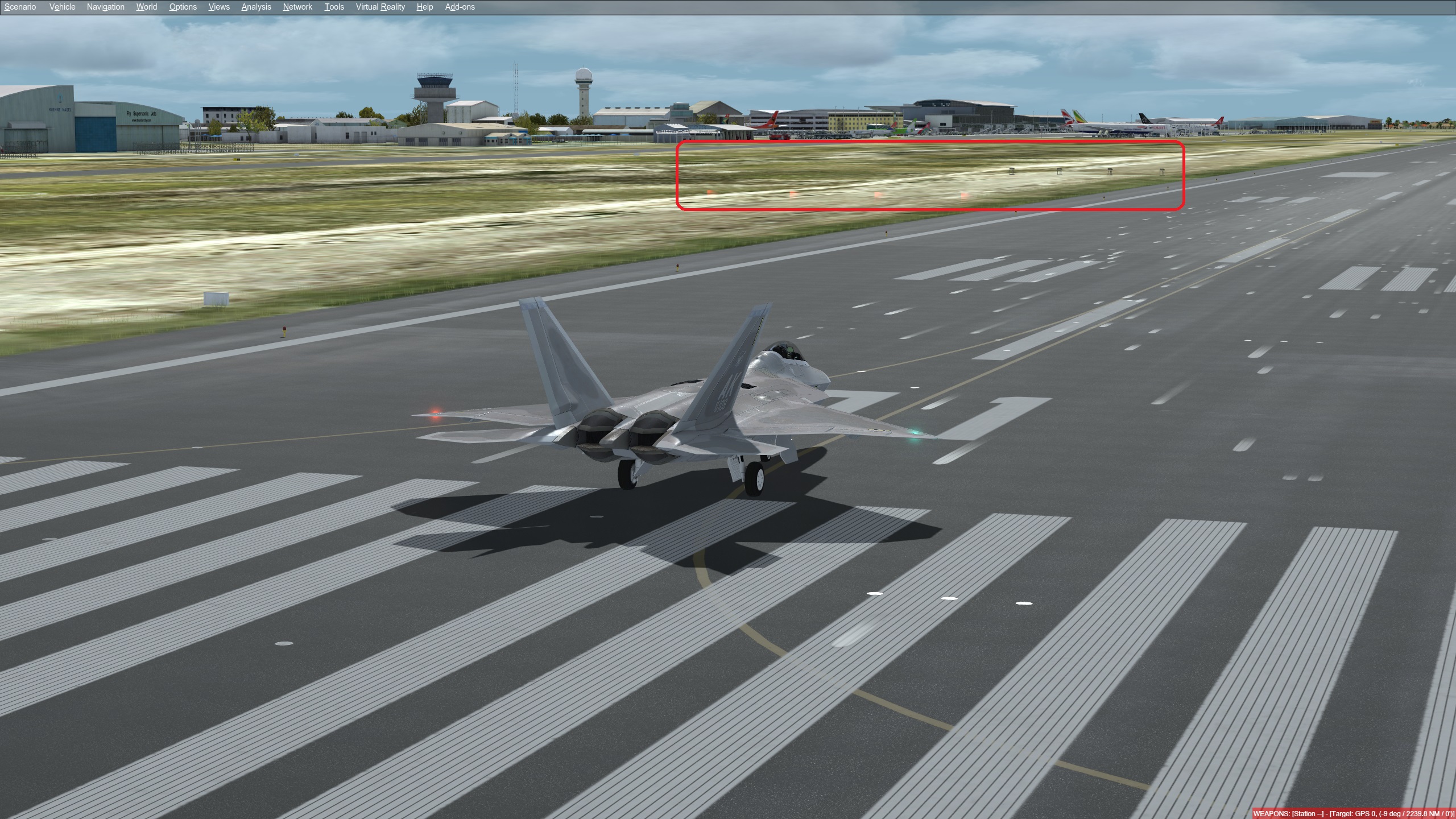Viewport: 1456px width, 819px height.
Task: Open the Add-ons menu
Action: tap(460, 7)
